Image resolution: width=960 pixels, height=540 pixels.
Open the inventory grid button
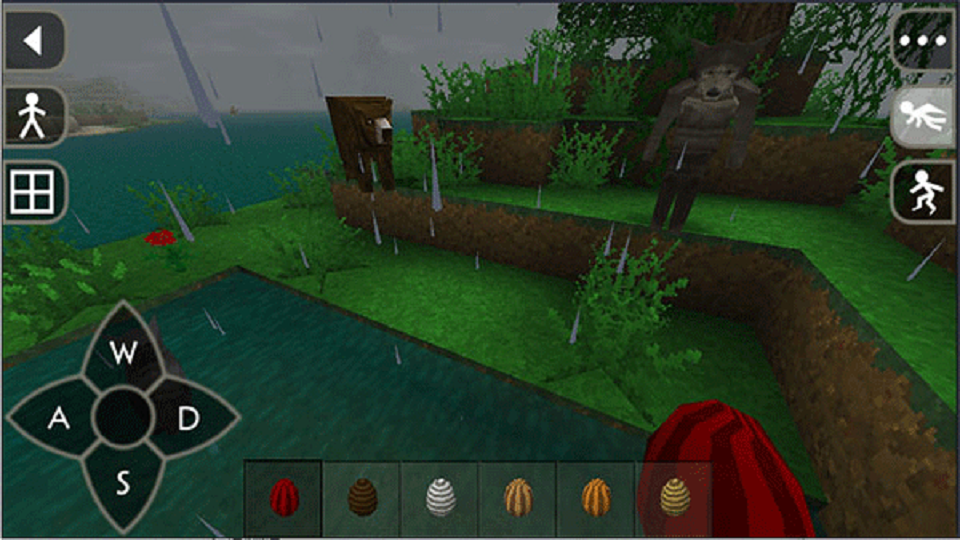pos(34,192)
